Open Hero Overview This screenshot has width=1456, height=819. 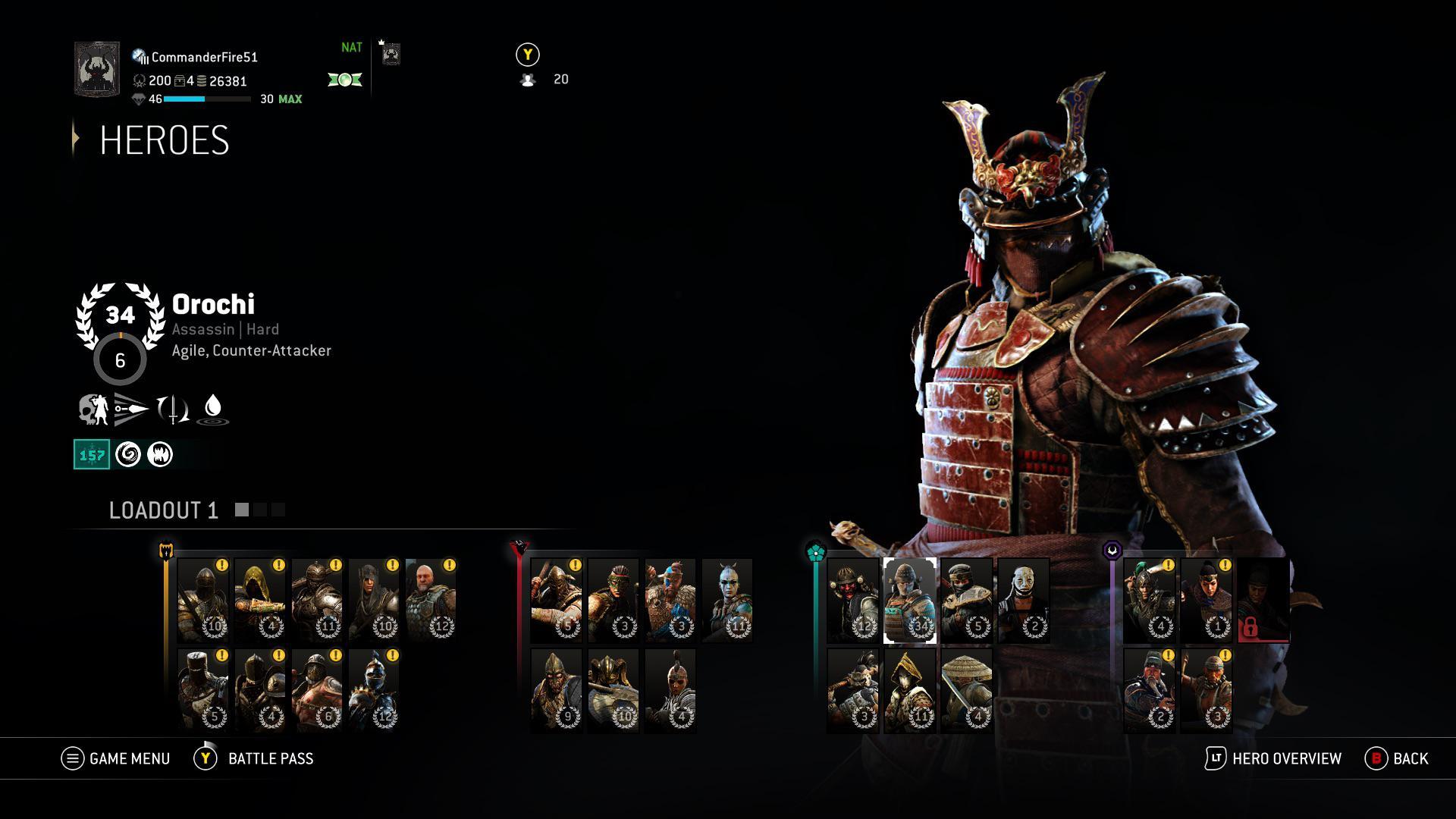pyautogui.click(x=1280, y=758)
